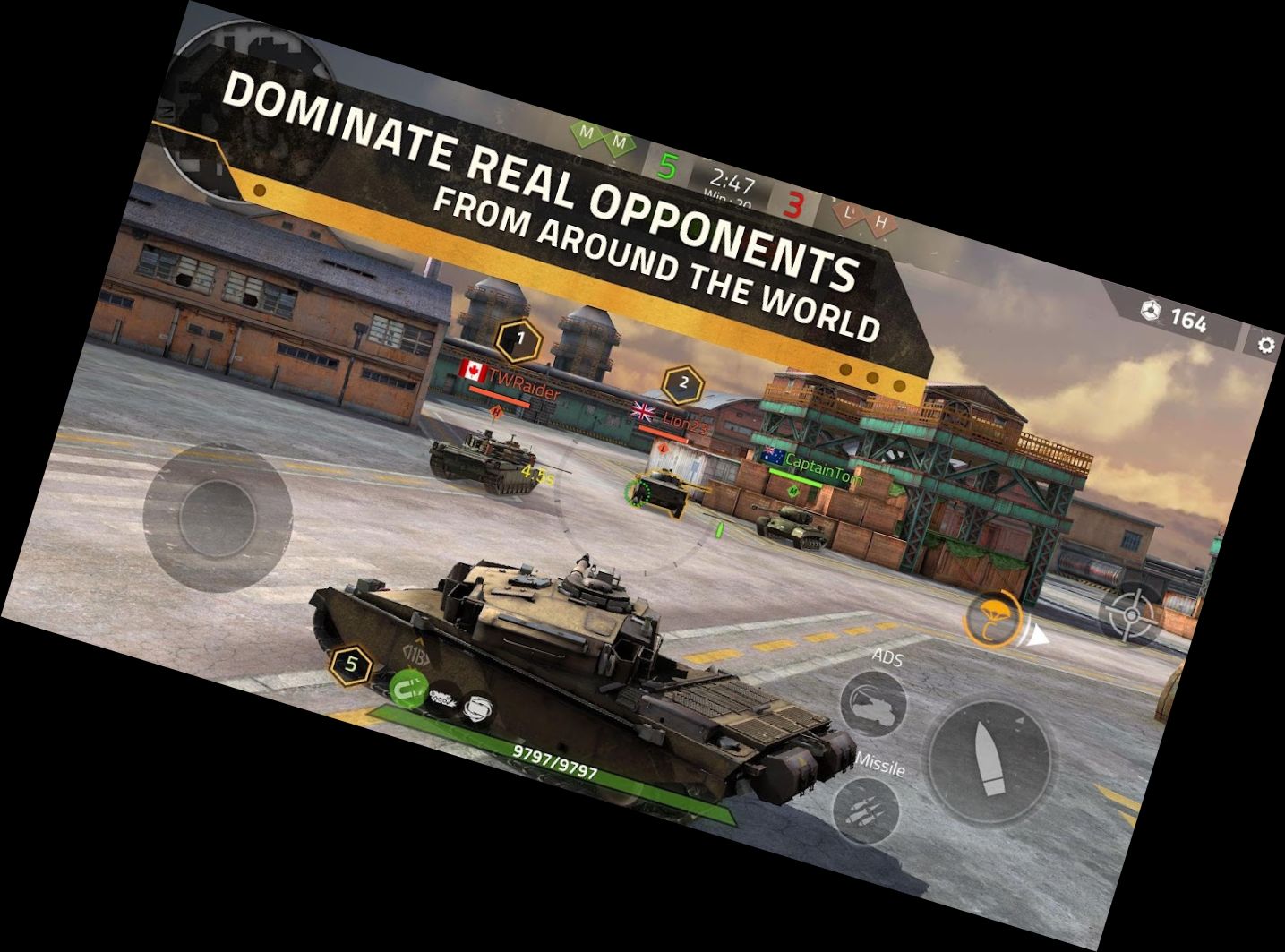The image size is (1285, 952).
Task: Activate the green magnet perk icon
Action: [x=407, y=688]
